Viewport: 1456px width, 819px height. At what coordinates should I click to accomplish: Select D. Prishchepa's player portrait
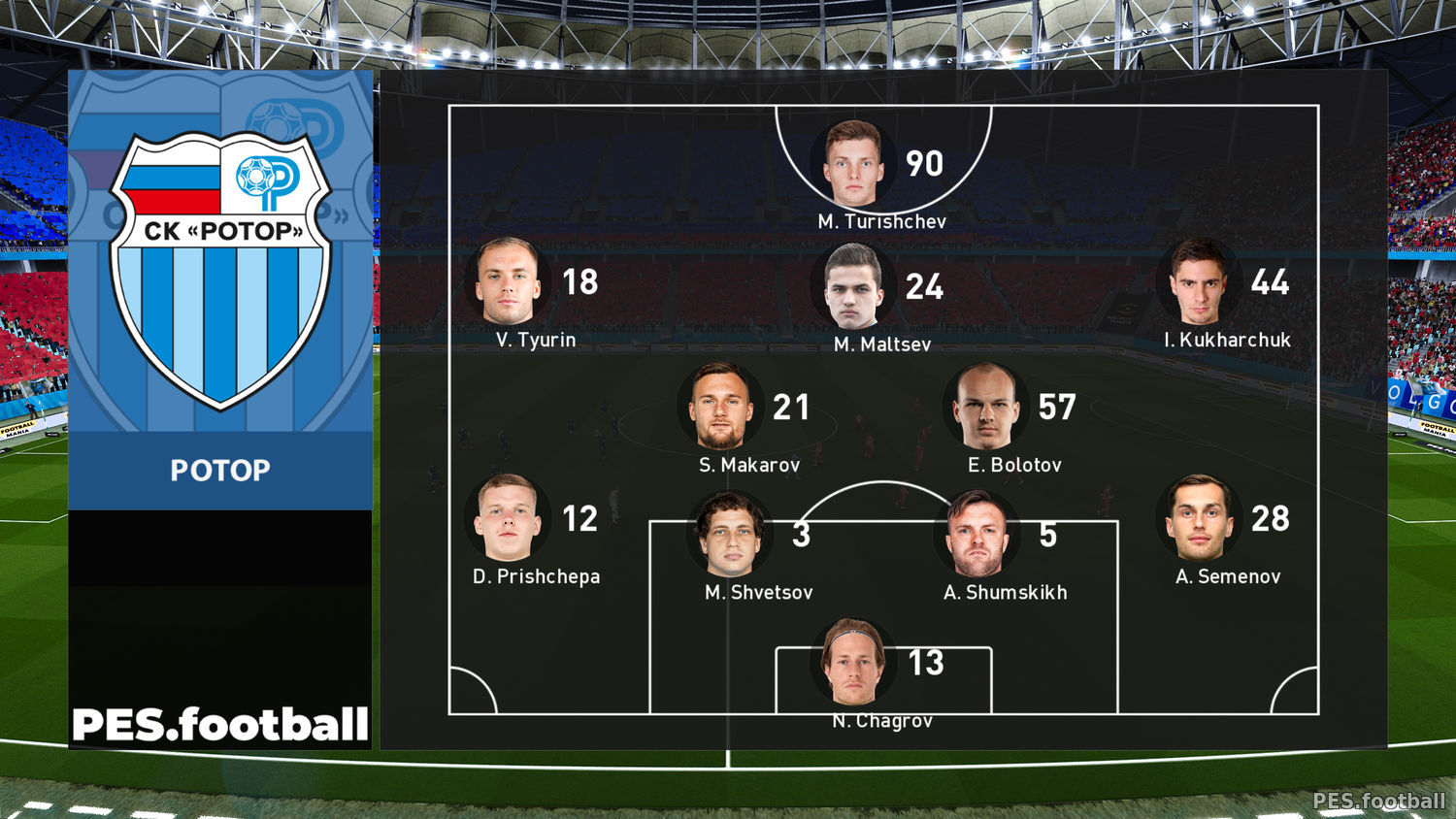508,518
